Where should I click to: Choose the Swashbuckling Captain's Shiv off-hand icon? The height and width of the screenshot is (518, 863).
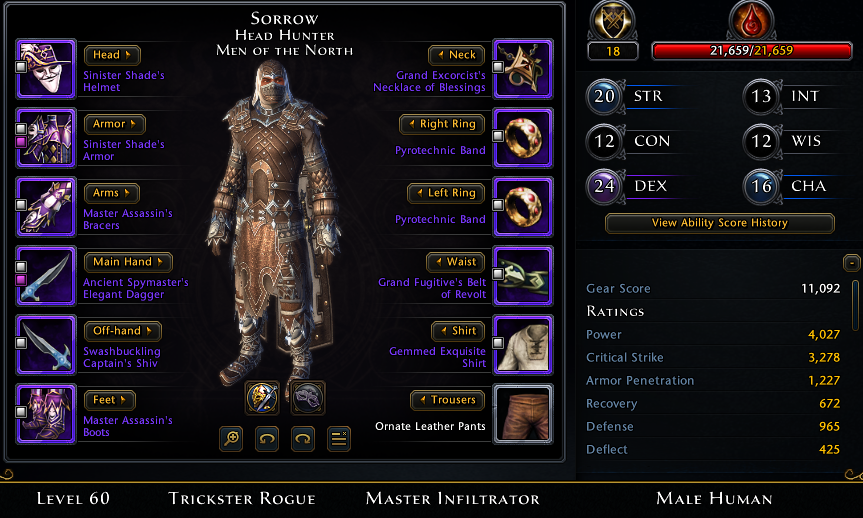click(46, 344)
